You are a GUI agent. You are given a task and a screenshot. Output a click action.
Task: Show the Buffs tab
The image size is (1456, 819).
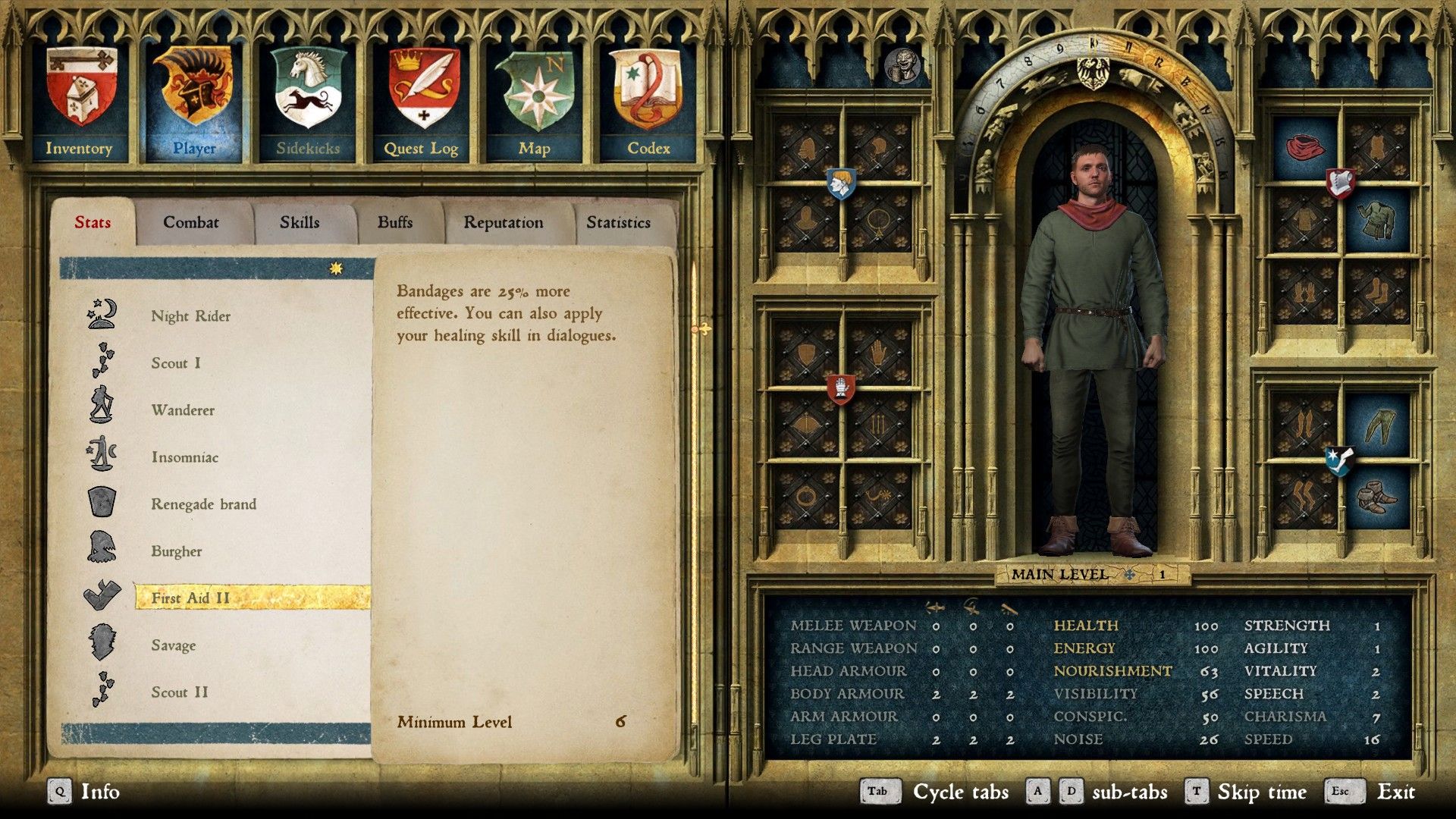pos(395,222)
